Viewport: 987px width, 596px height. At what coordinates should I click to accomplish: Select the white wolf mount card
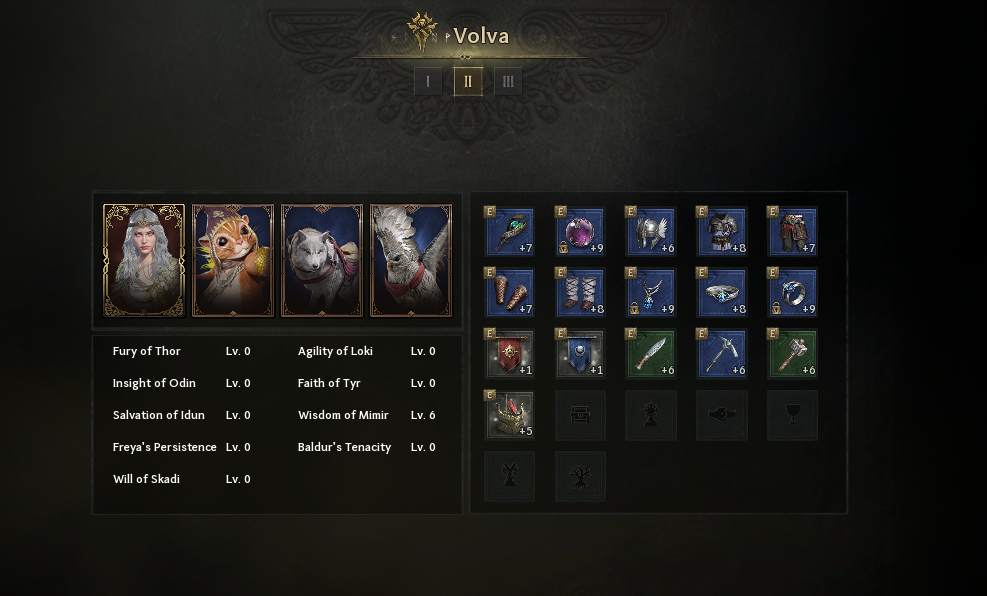pyautogui.click(x=322, y=261)
